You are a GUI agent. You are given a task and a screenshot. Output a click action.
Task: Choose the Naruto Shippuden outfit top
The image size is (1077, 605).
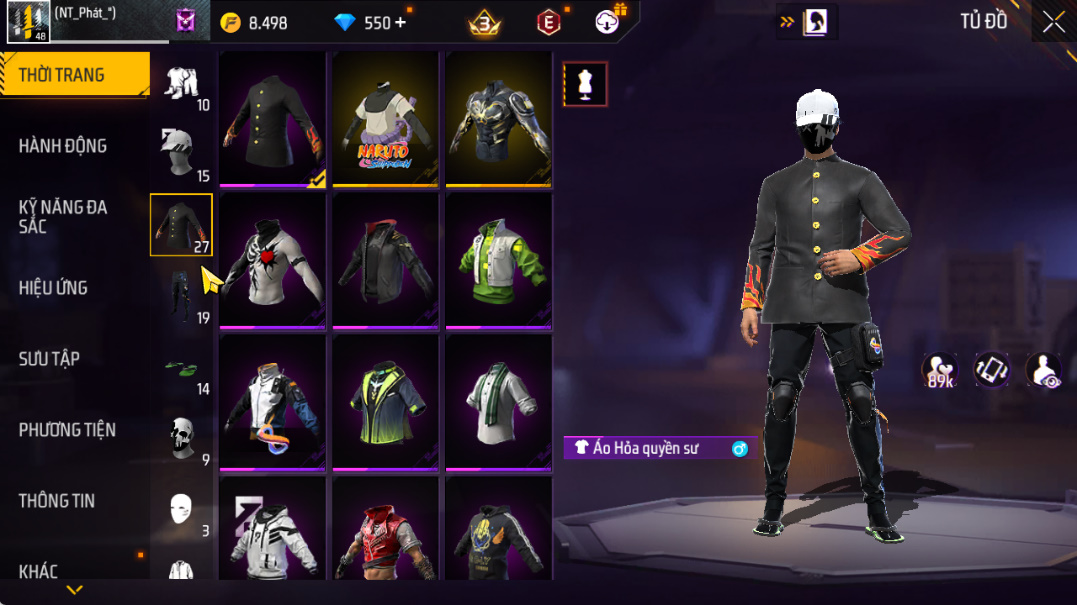385,119
